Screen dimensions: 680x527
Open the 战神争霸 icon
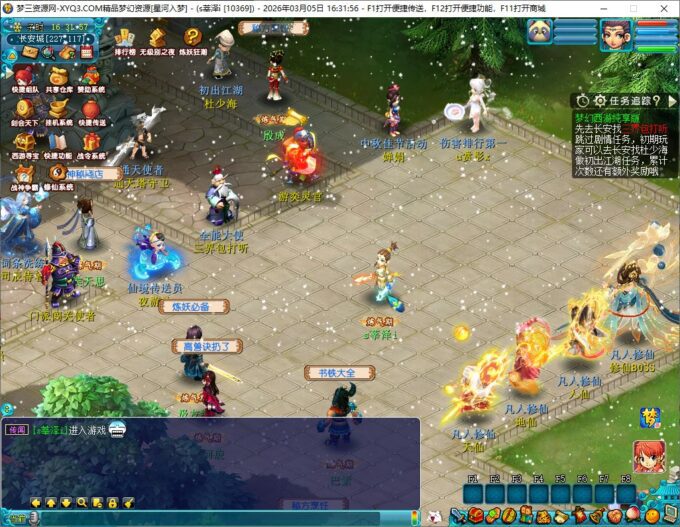click(26, 174)
